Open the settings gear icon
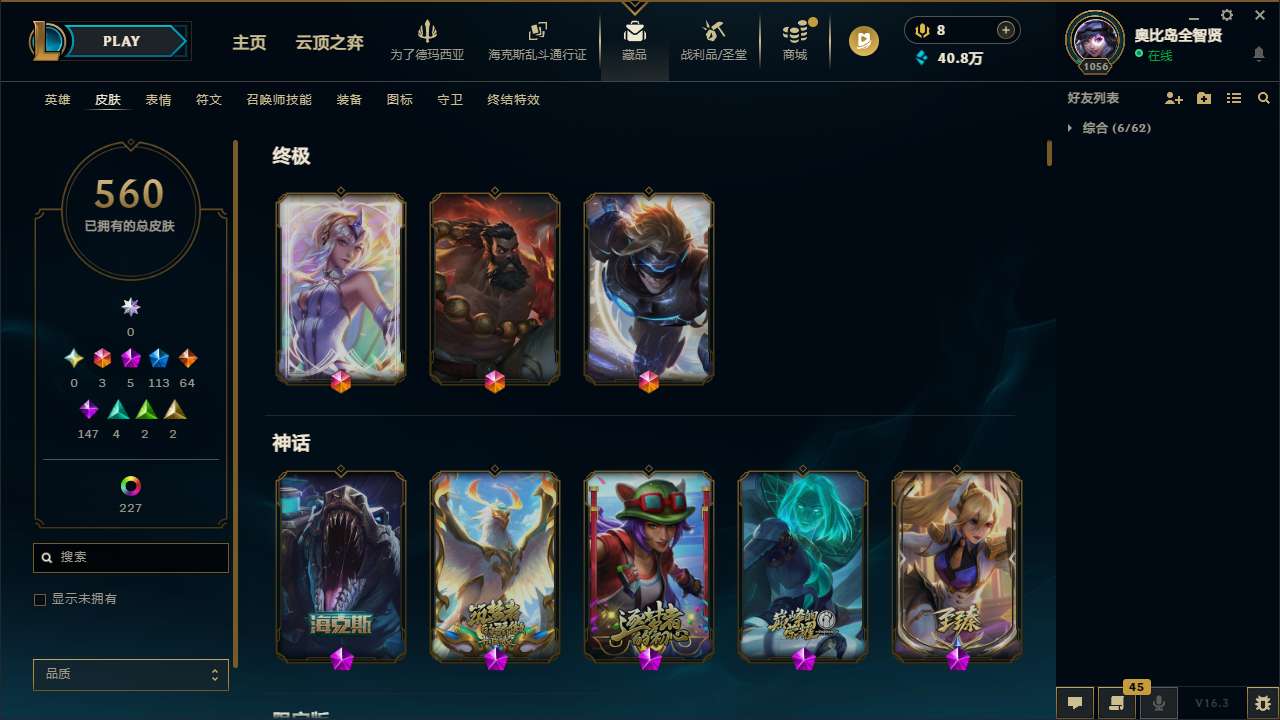This screenshot has width=1280, height=720. [1226, 15]
